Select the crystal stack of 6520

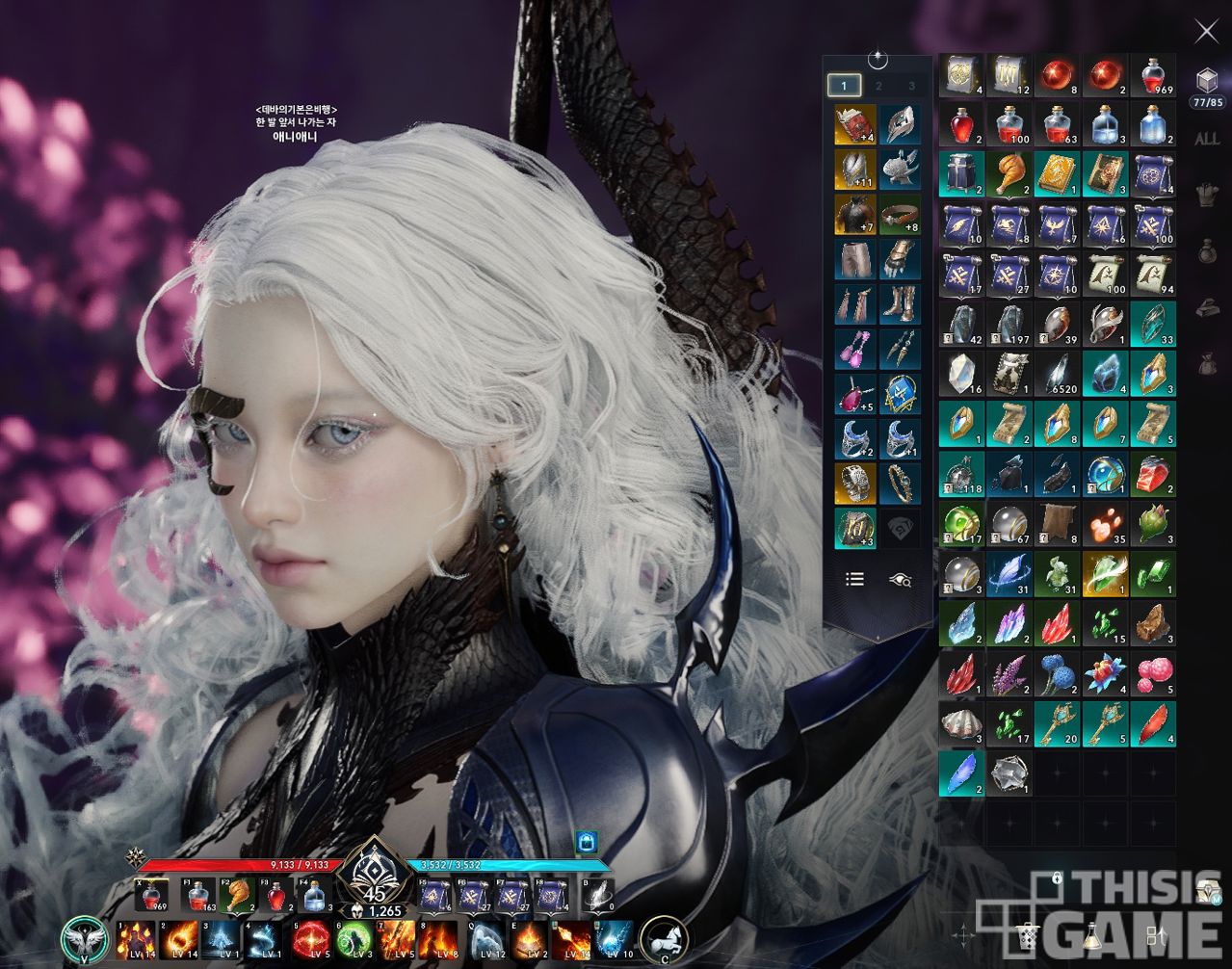1058,374
